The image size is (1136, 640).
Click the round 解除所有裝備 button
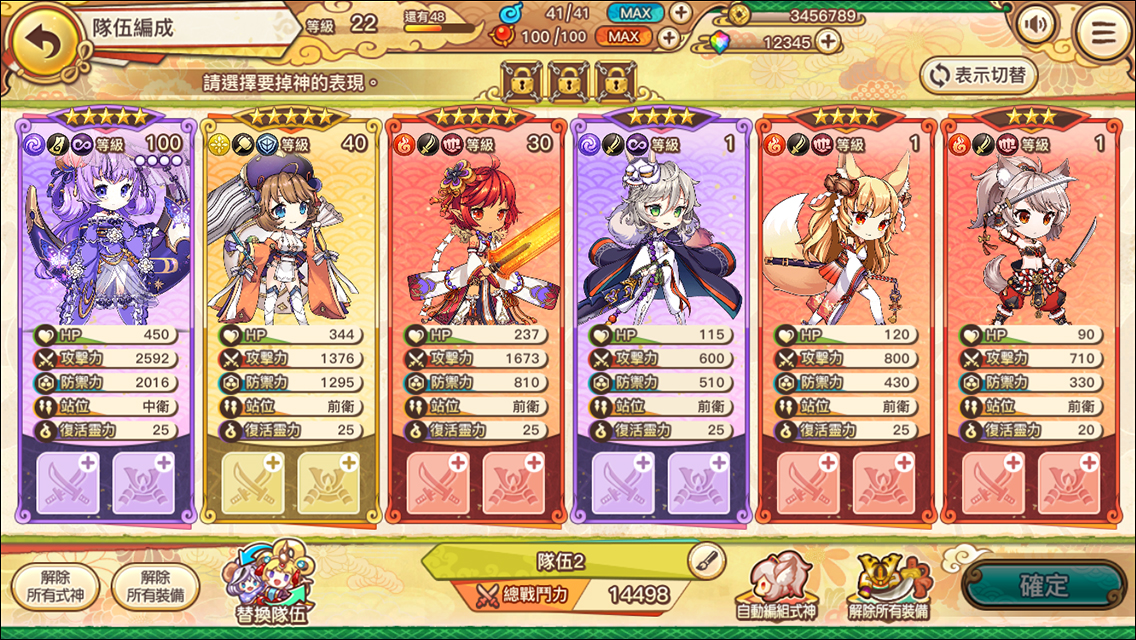[x=156, y=586]
